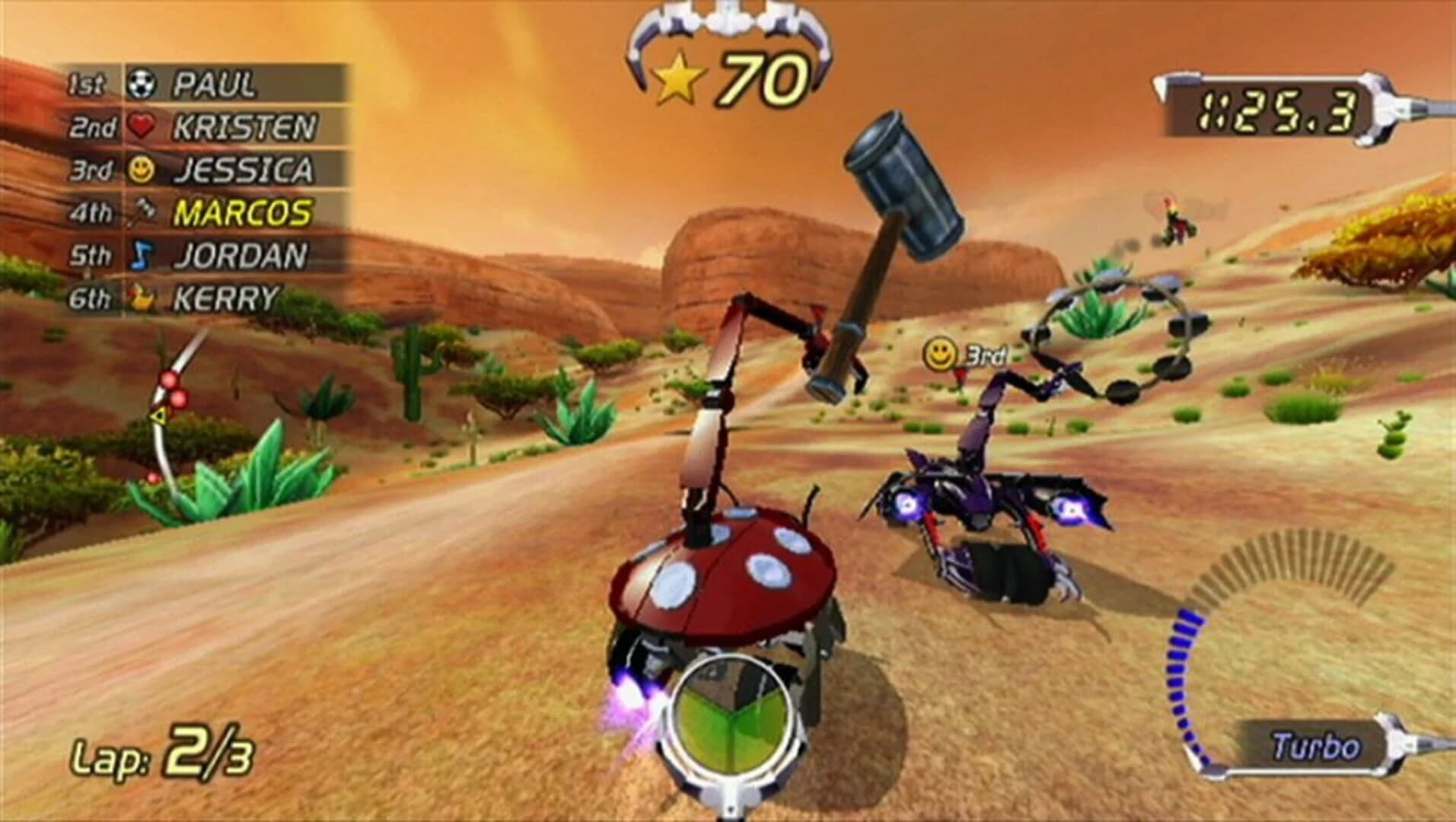
Task: Toggle the yellow triangle waypoint on the minimap
Action: pos(158,415)
